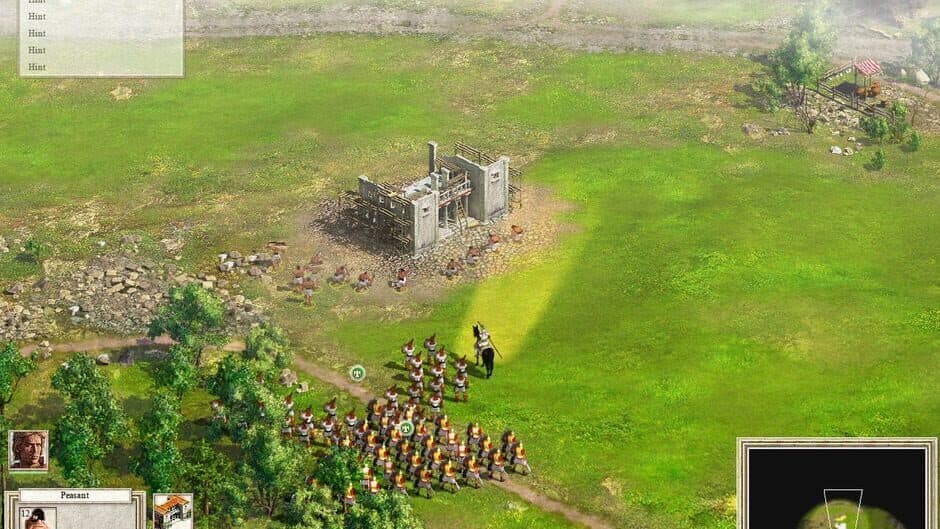Select the hero portrait above the unit panel
Image resolution: width=940 pixels, height=529 pixels.
[x=28, y=450]
